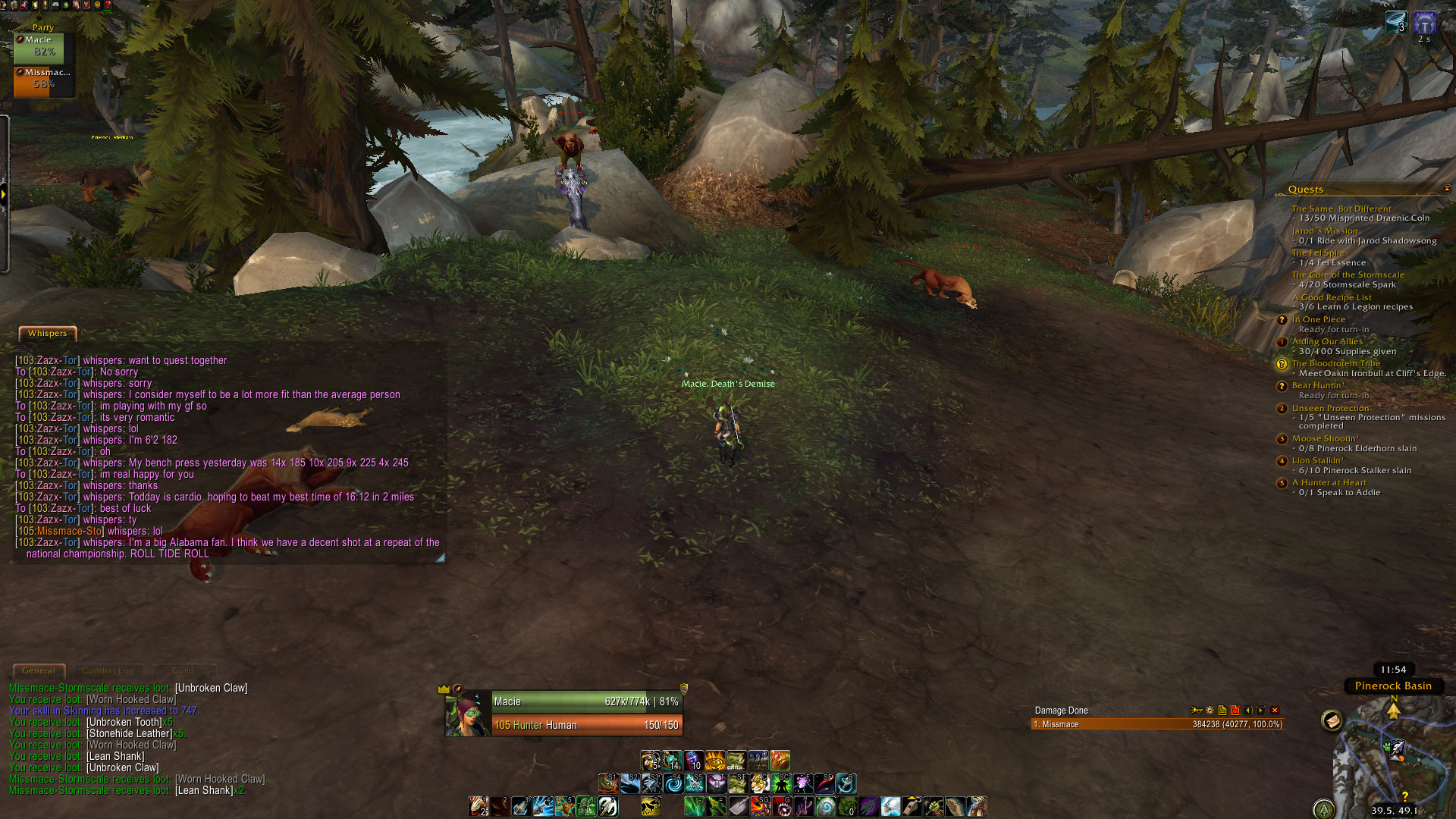The width and height of the screenshot is (1456, 819).
Task: Collapse the Quests tracker panel
Action: pyautogui.click(x=1446, y=189)
